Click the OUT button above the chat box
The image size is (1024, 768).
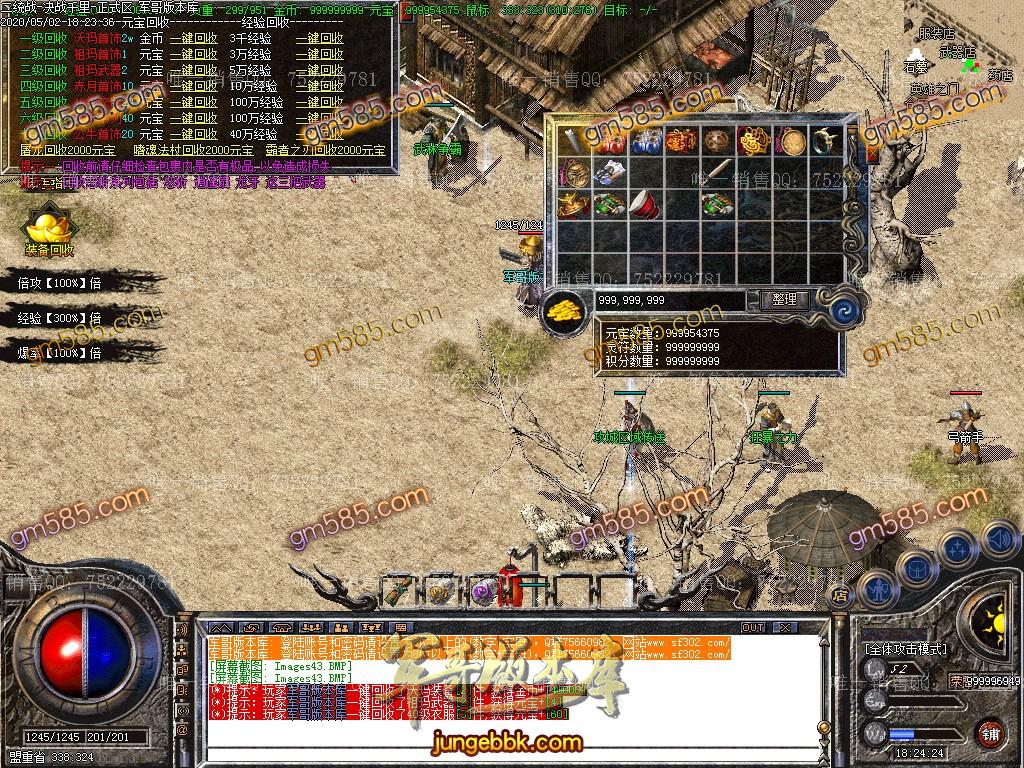[x=753, y=627]
